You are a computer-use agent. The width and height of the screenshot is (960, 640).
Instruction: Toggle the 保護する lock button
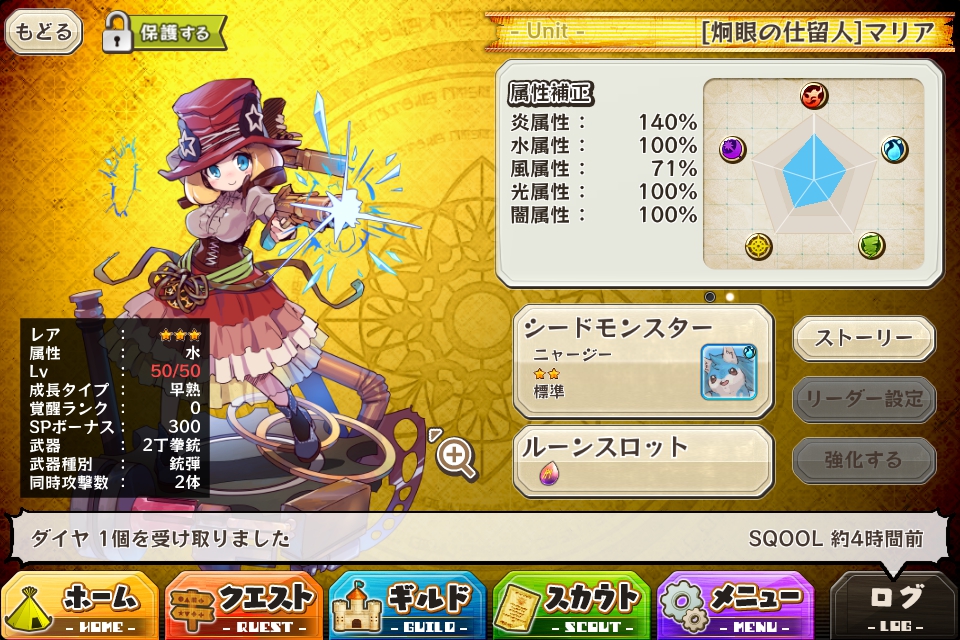pos(164,32)
